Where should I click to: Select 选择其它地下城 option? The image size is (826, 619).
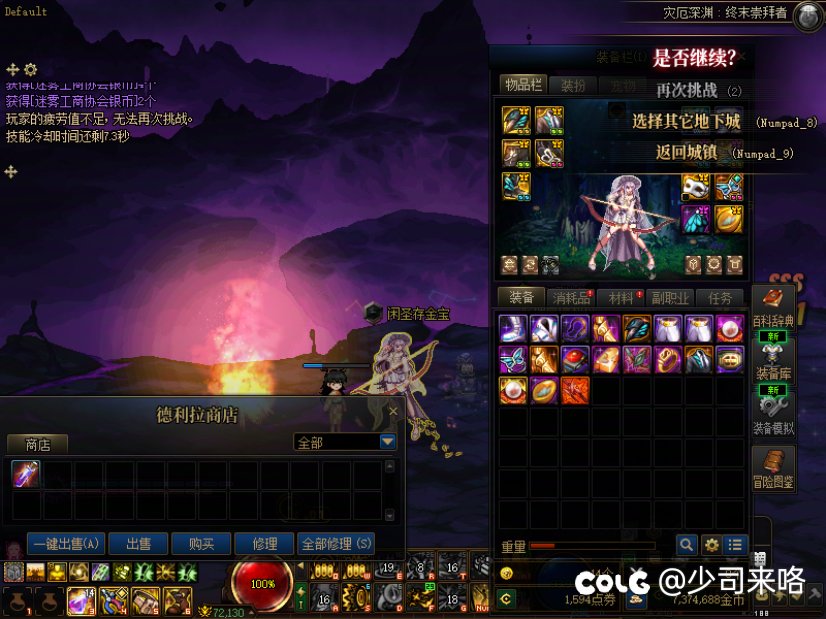686,122
